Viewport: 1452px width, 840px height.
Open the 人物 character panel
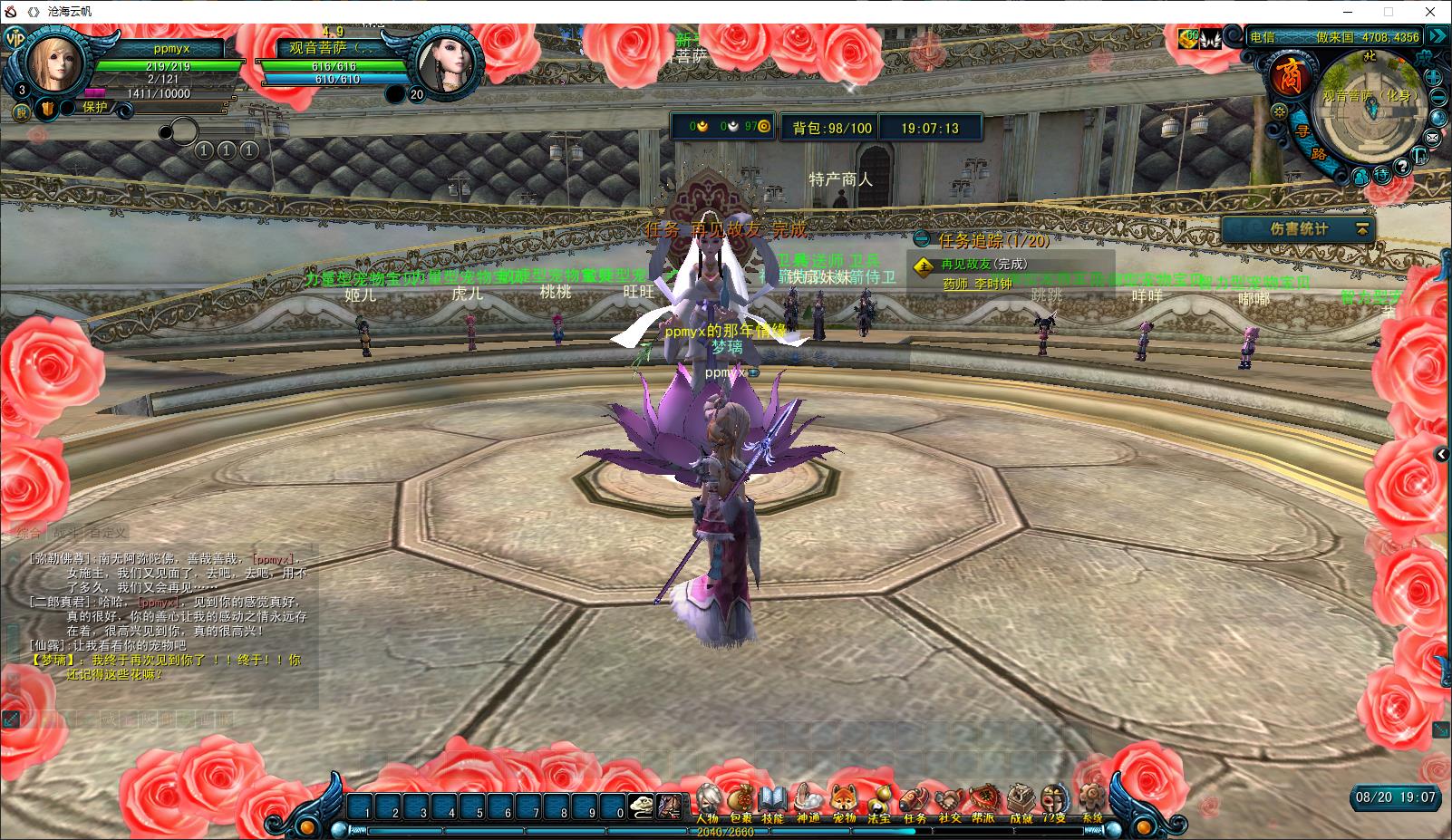coord(706,801)
